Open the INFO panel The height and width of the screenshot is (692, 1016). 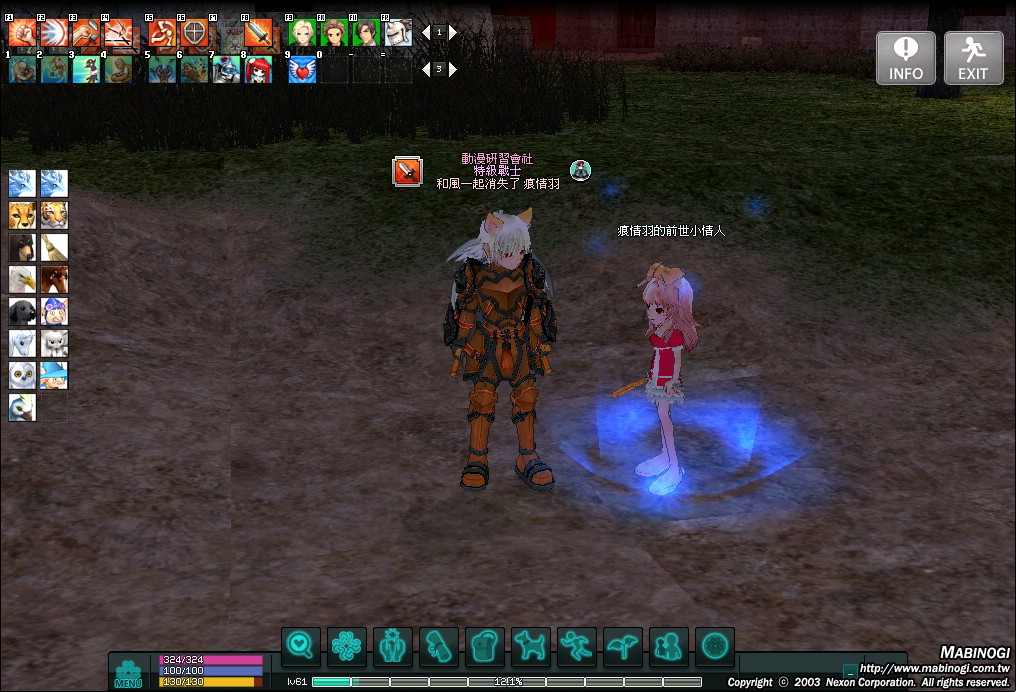click(x=906, y=58)
